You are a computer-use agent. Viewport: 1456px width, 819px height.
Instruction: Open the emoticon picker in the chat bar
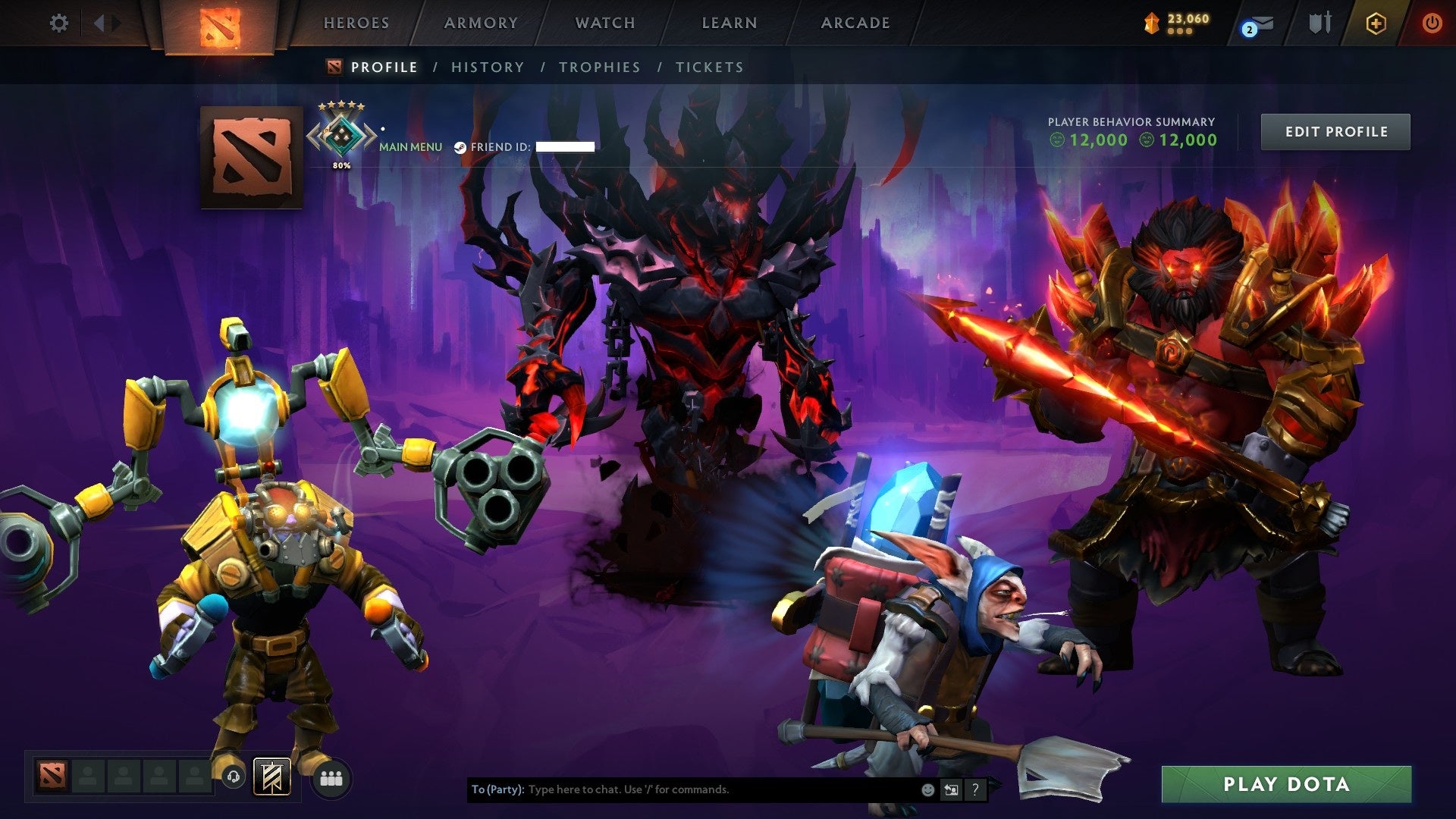[x=927, y=789]
